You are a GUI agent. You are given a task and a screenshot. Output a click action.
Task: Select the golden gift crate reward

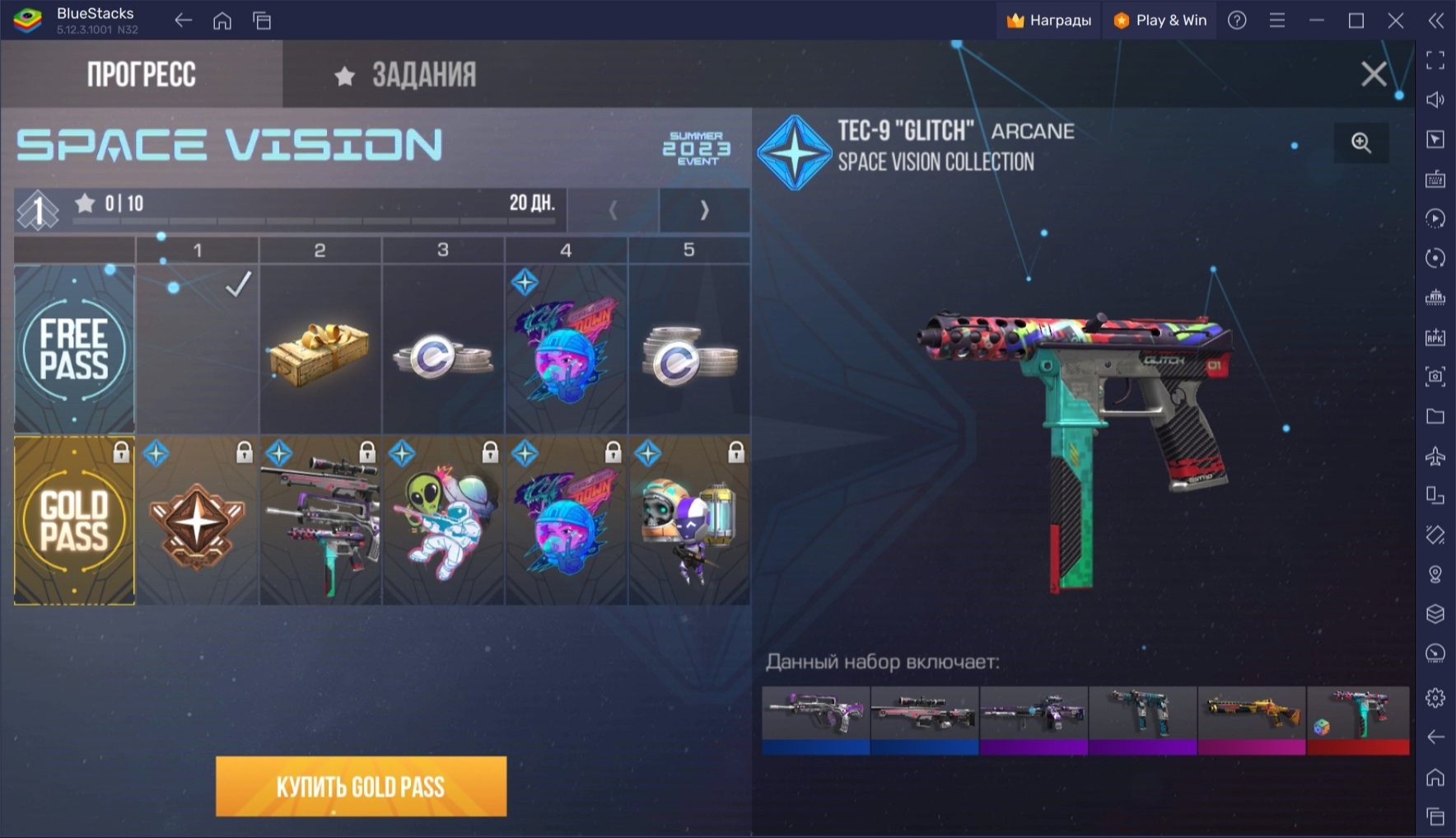click(320, 350)
